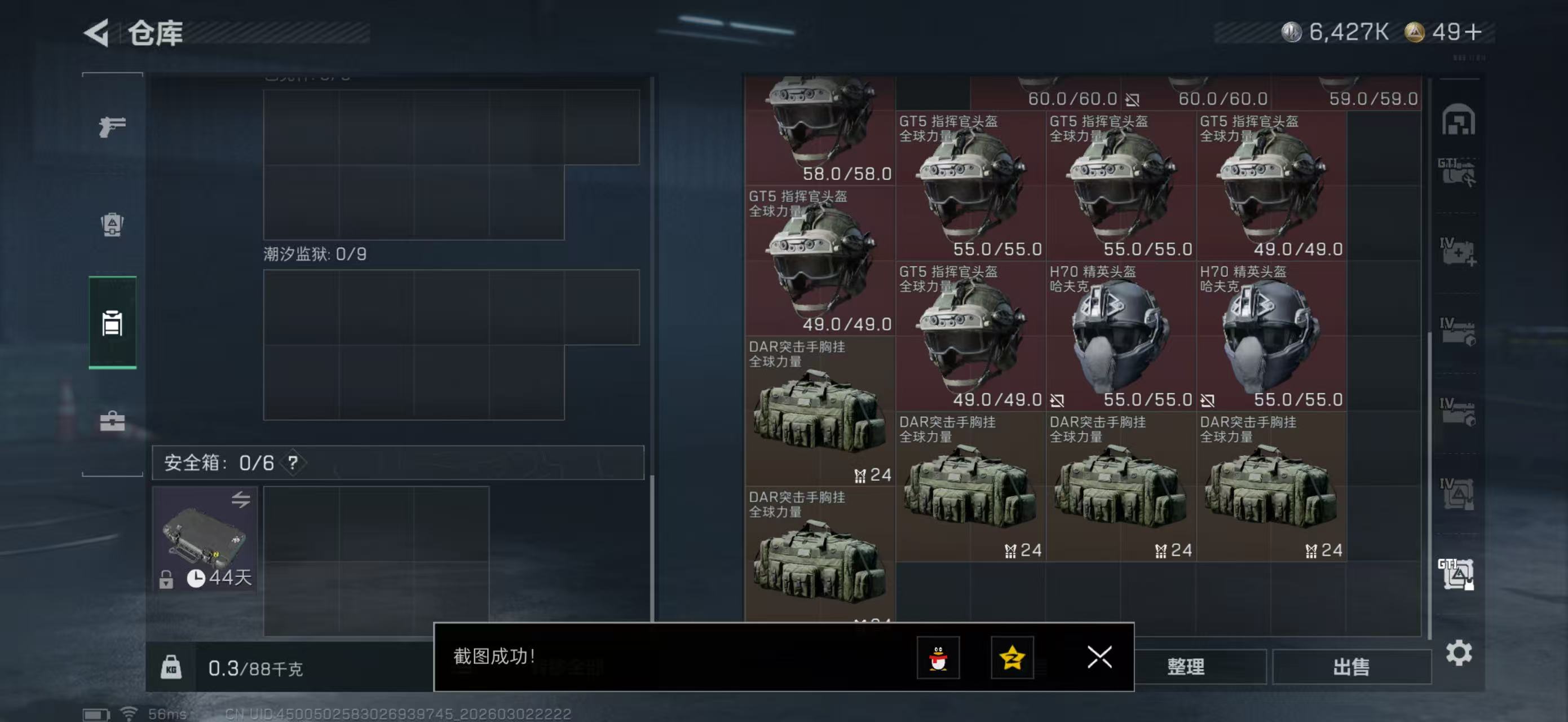Open the toolbox category icon in left sidebar
Viewport: 1568px width, 722px height.
pyautogui.click(x=112, y=421)
